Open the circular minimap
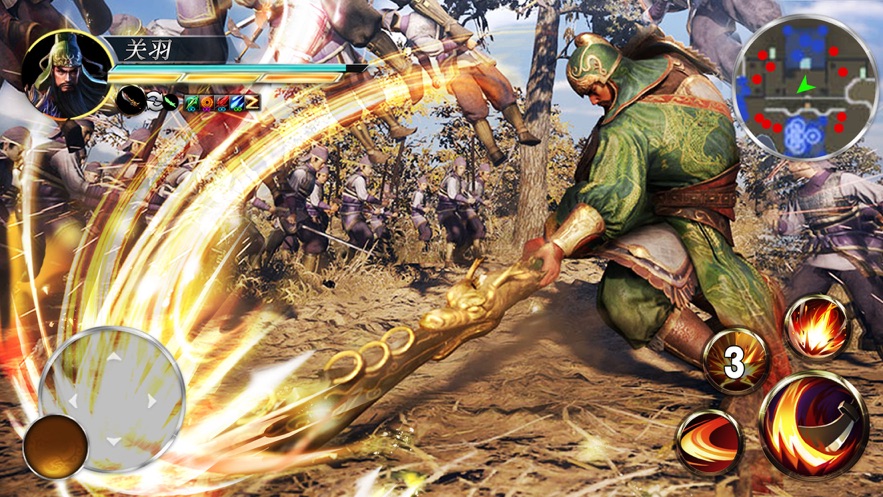883x497 pixels. pos(804,87)
